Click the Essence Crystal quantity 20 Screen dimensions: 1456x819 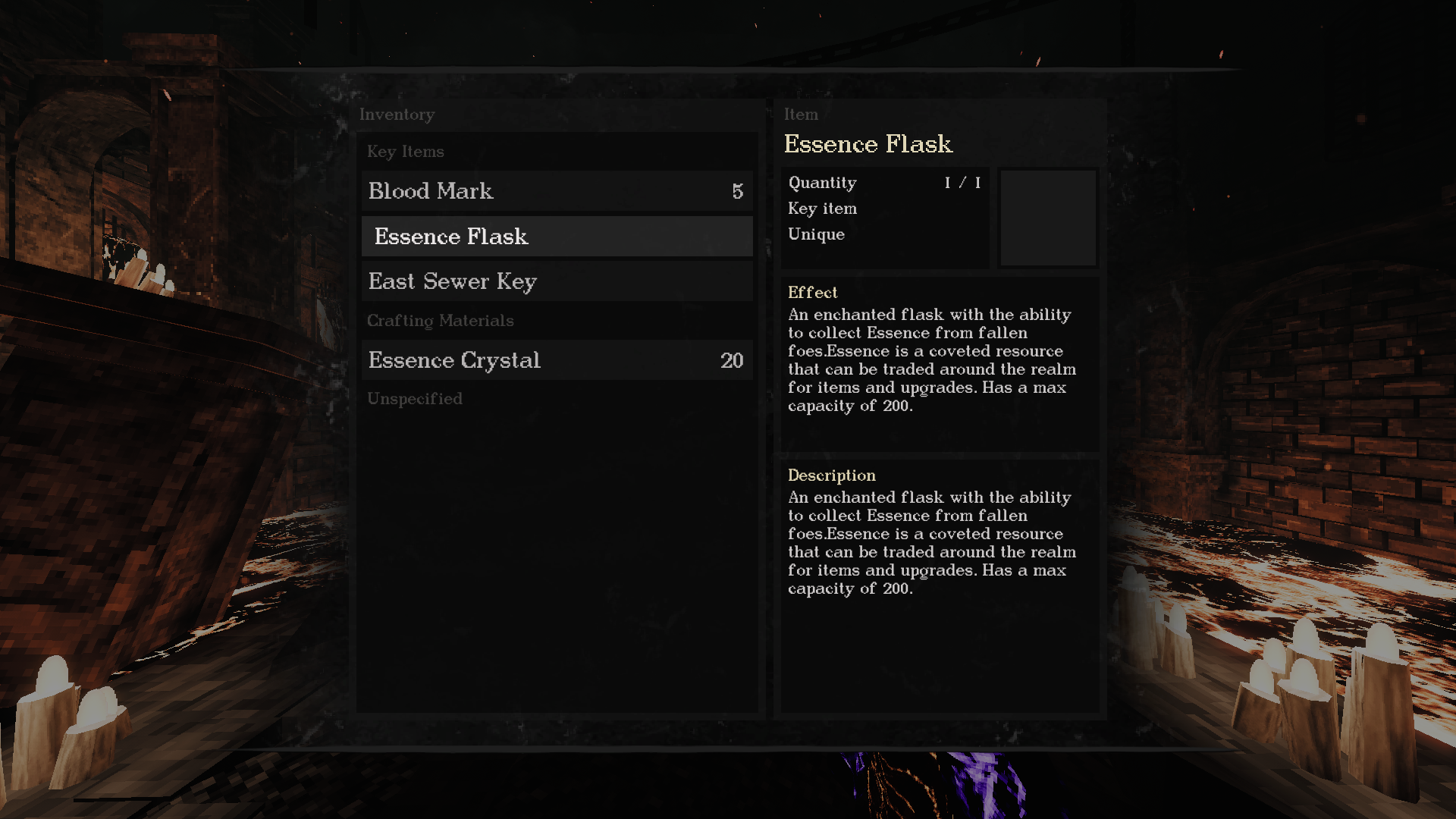(x=732, y=360)
